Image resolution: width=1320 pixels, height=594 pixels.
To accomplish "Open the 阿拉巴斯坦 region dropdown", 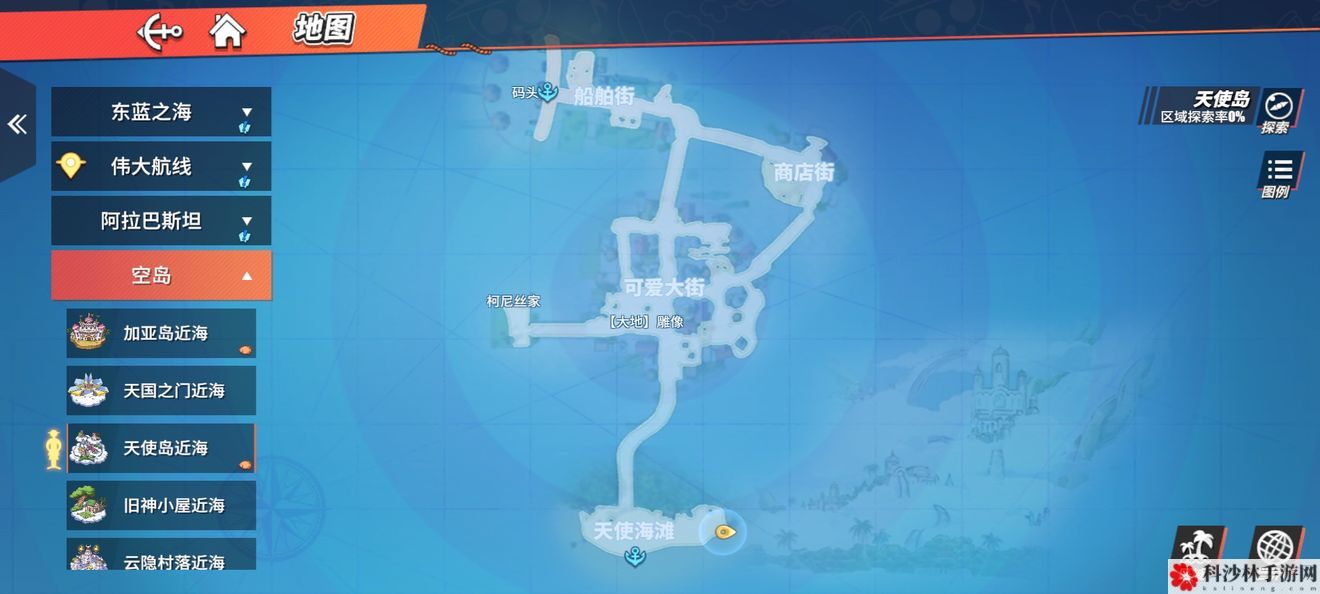I will [x=161, y=221].
